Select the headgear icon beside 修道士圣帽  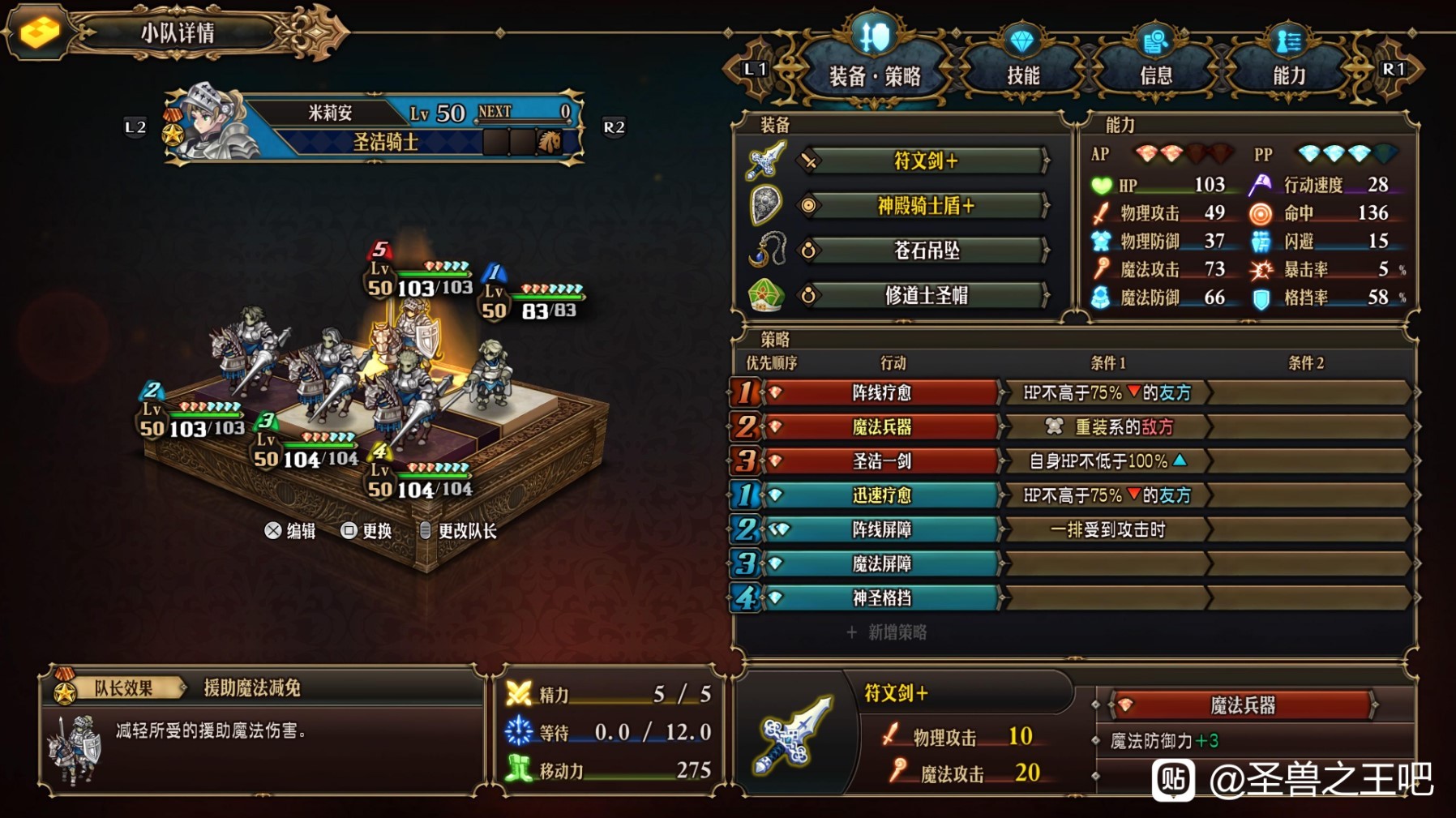click(x=765, y=295)
